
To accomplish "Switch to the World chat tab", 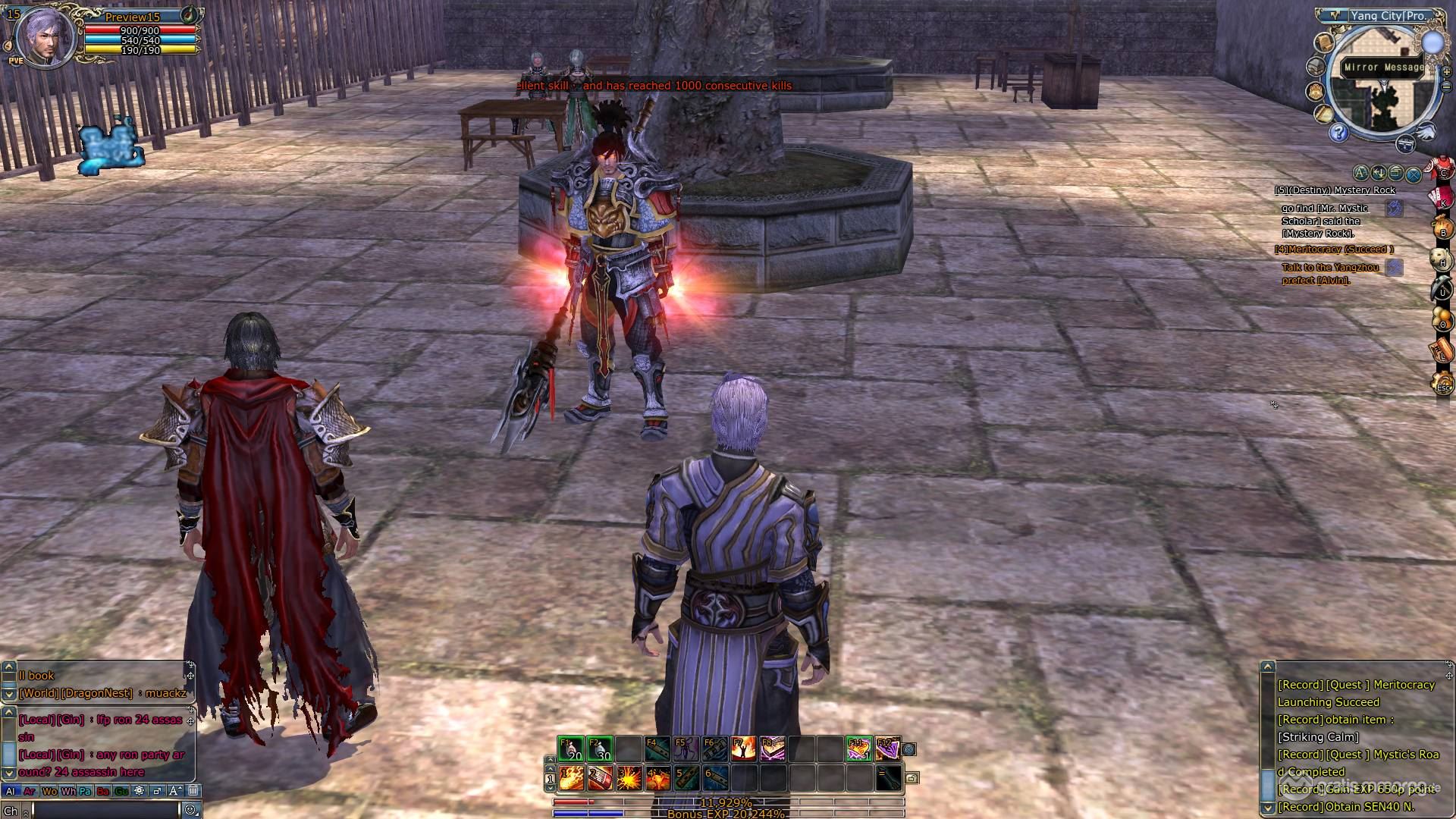I will click(x=50, y=791).
